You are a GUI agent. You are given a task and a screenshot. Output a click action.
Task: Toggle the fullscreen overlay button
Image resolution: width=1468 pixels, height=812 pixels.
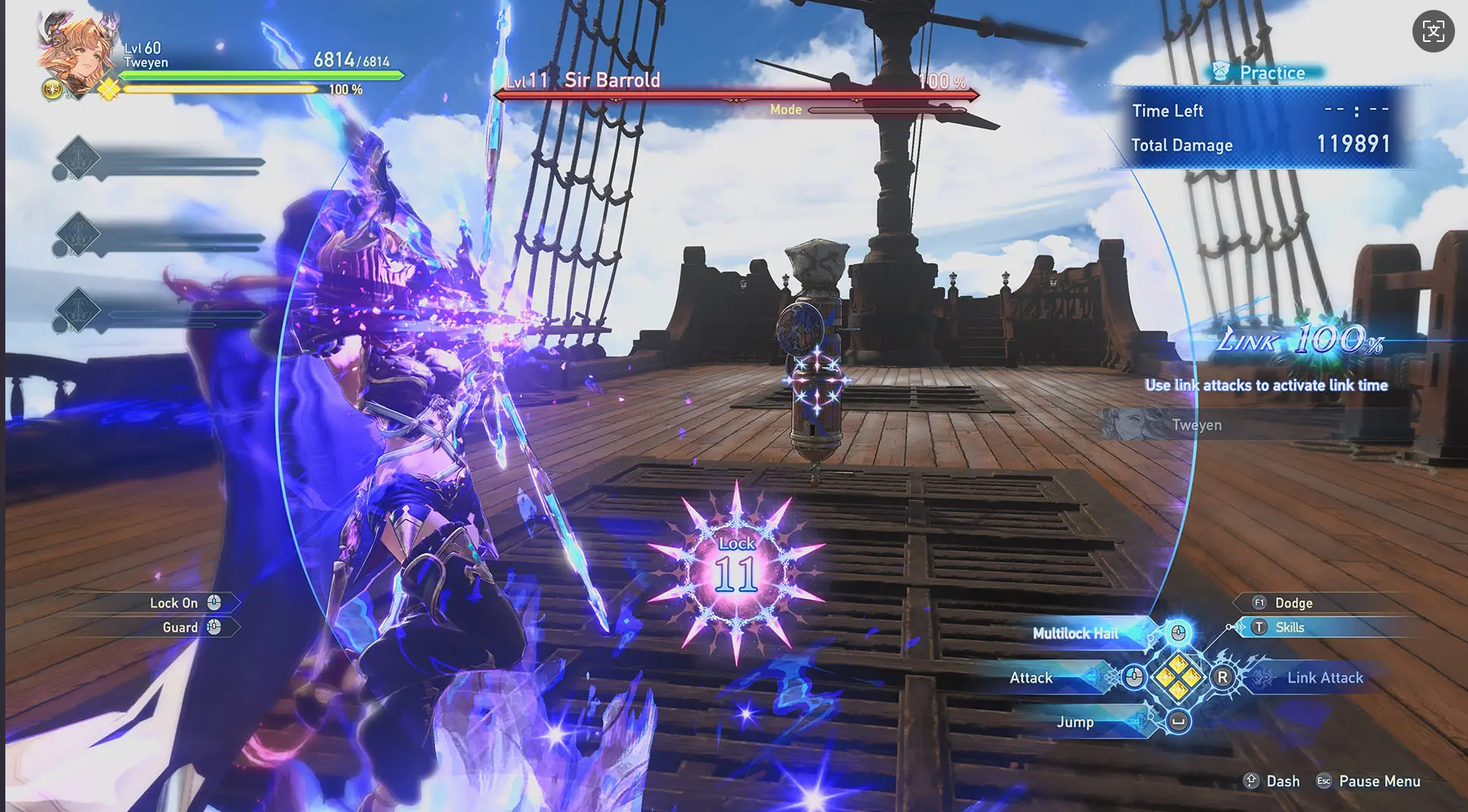[1433, 31]
